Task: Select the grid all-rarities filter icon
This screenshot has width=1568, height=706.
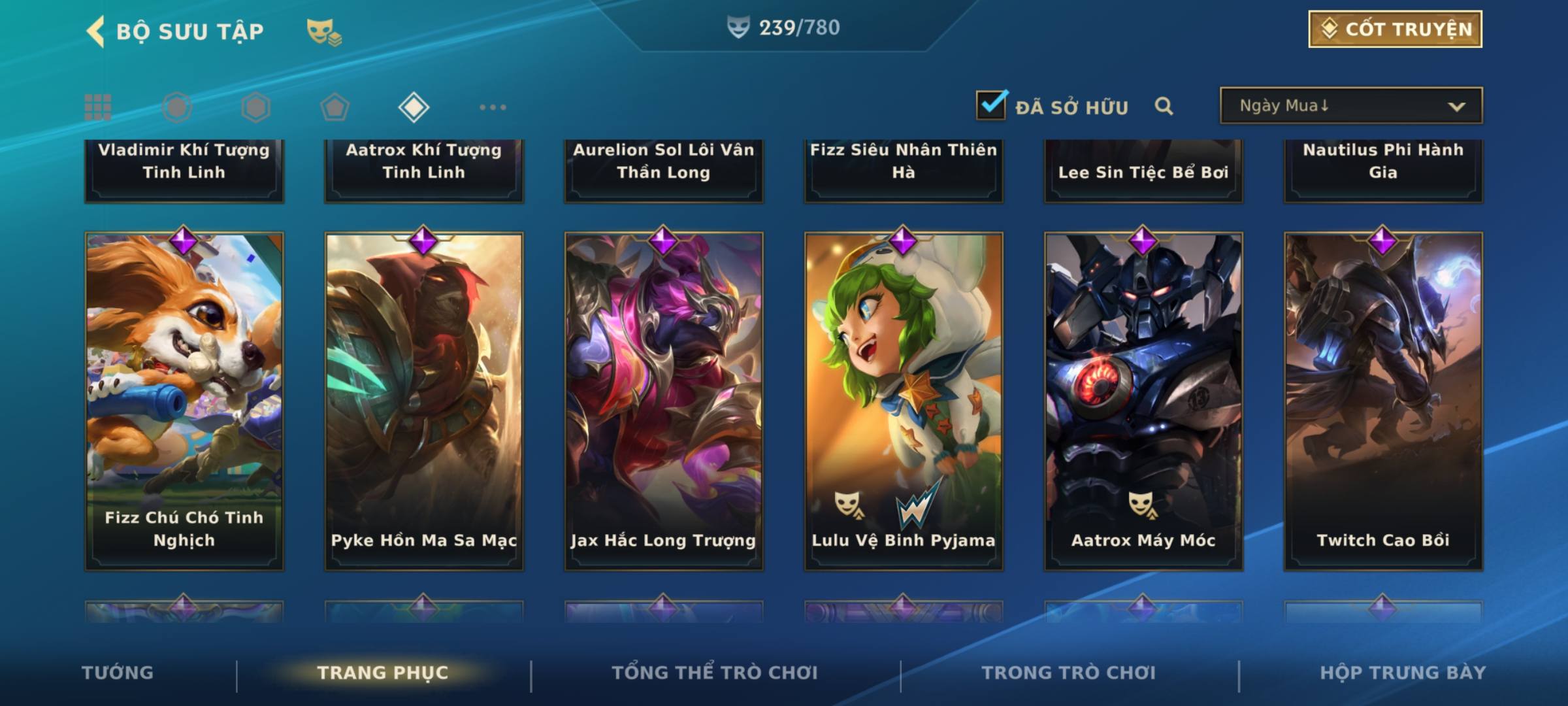Action: tap(98, 107)
